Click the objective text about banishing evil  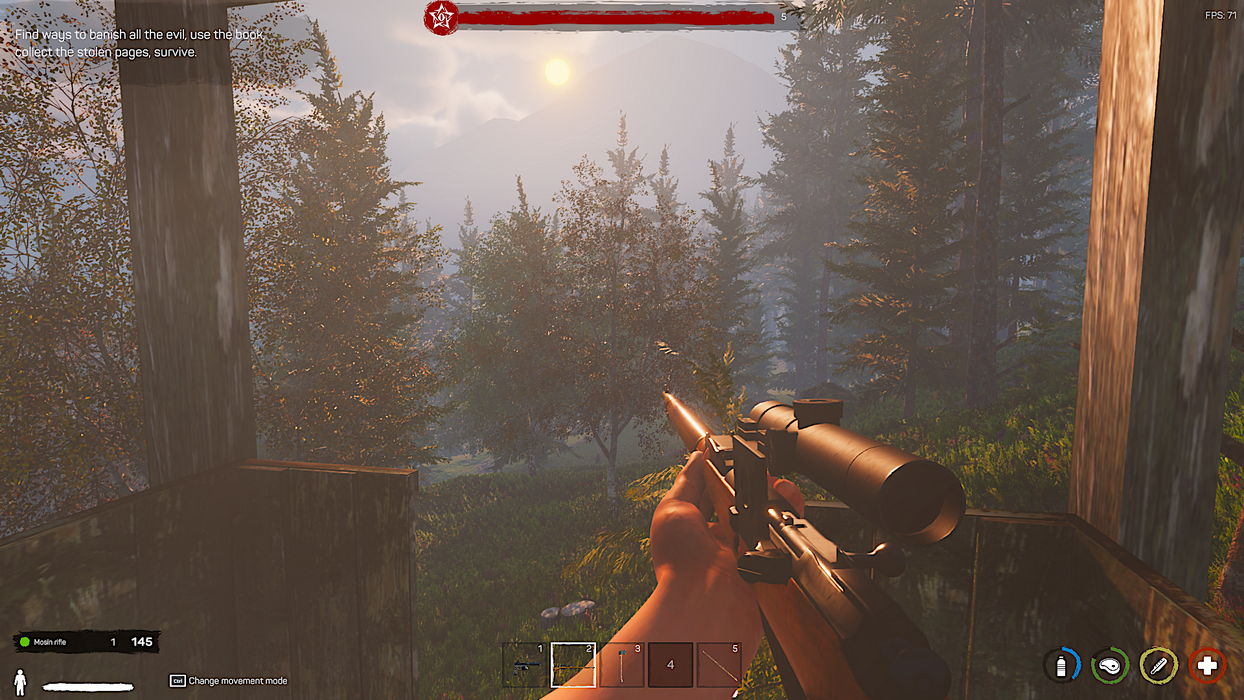[x=140, y=43]
